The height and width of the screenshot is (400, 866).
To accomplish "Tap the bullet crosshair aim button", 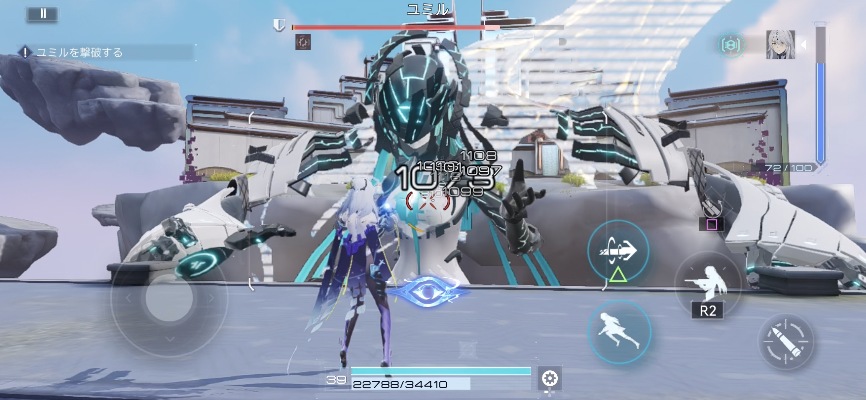I will pyautogui.click(x=786, y=343).
